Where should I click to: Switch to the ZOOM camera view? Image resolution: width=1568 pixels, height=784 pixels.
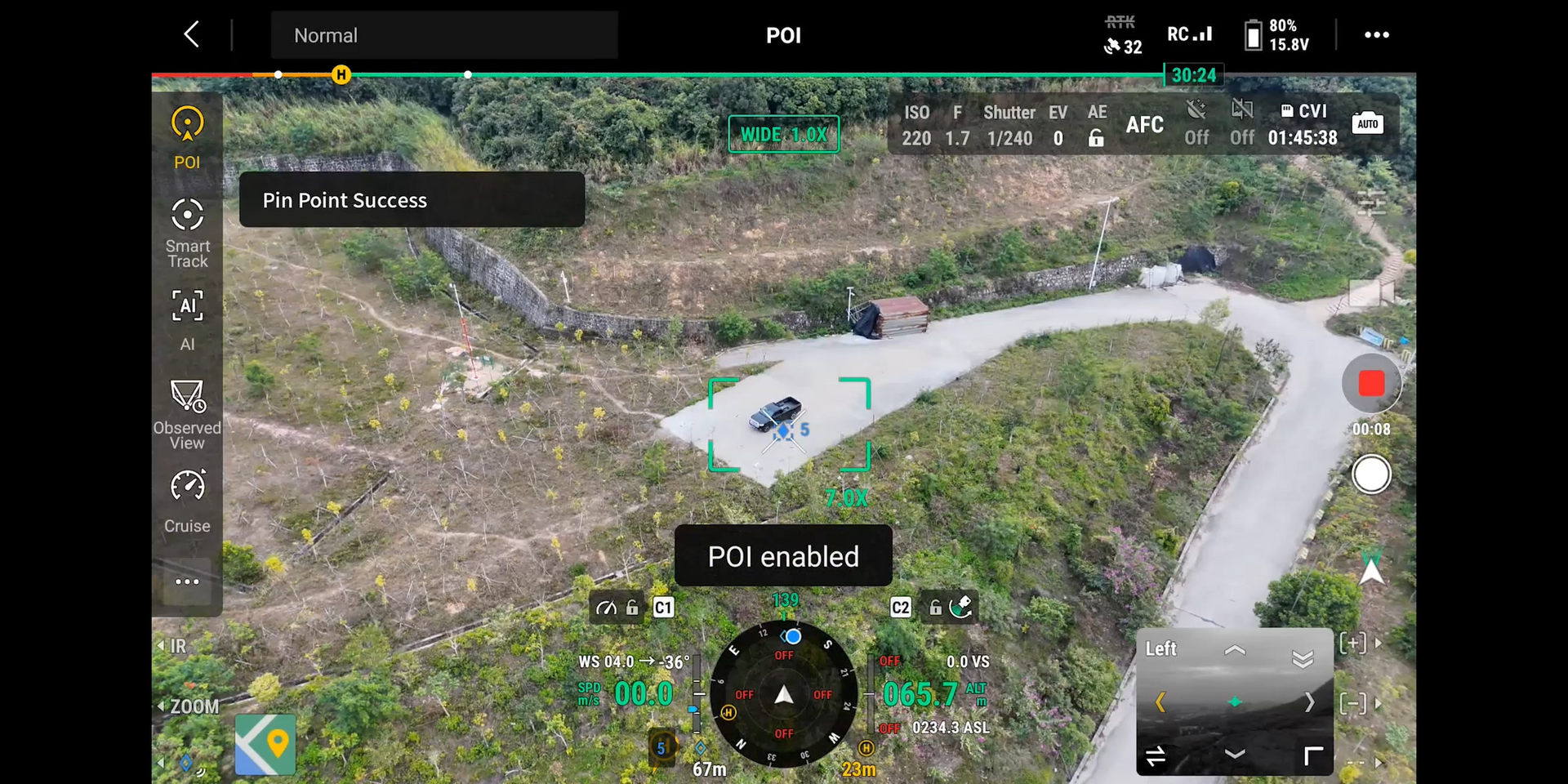pos(193,706)
